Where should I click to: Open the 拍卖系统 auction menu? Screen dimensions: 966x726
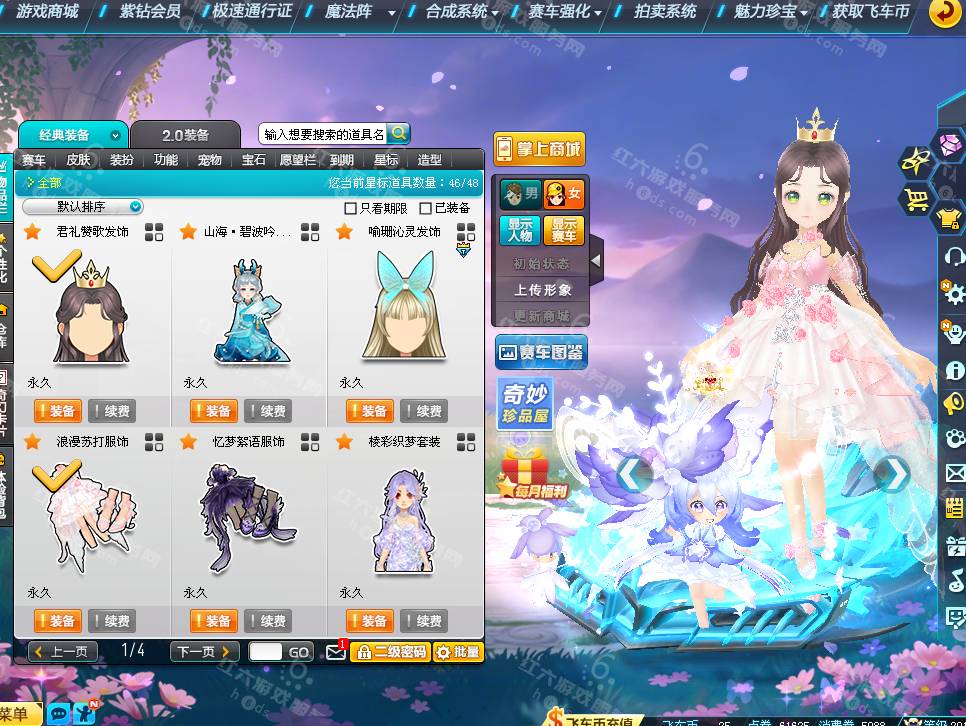coord(665,12)
